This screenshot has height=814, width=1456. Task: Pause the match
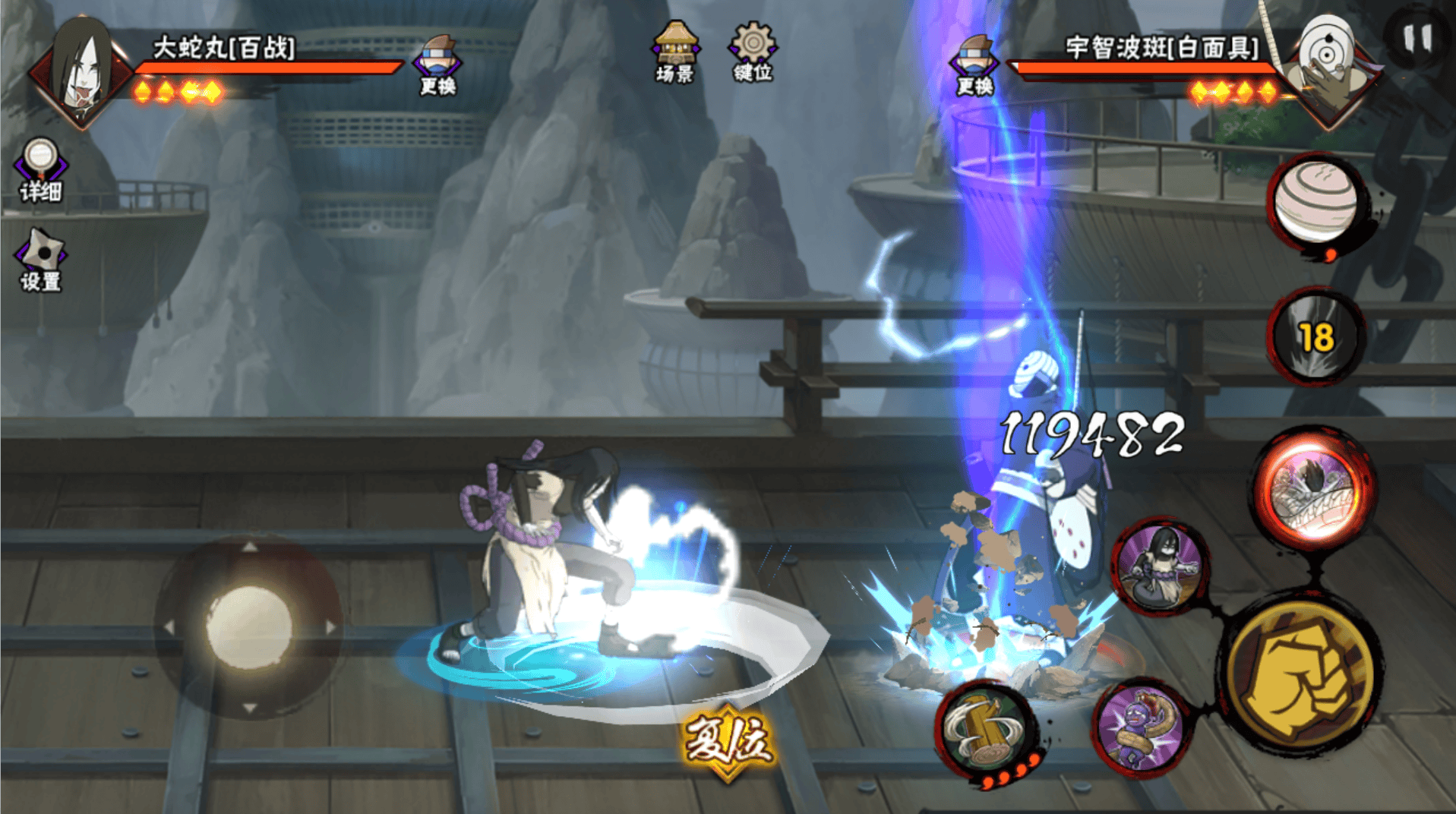(1417, 38)
